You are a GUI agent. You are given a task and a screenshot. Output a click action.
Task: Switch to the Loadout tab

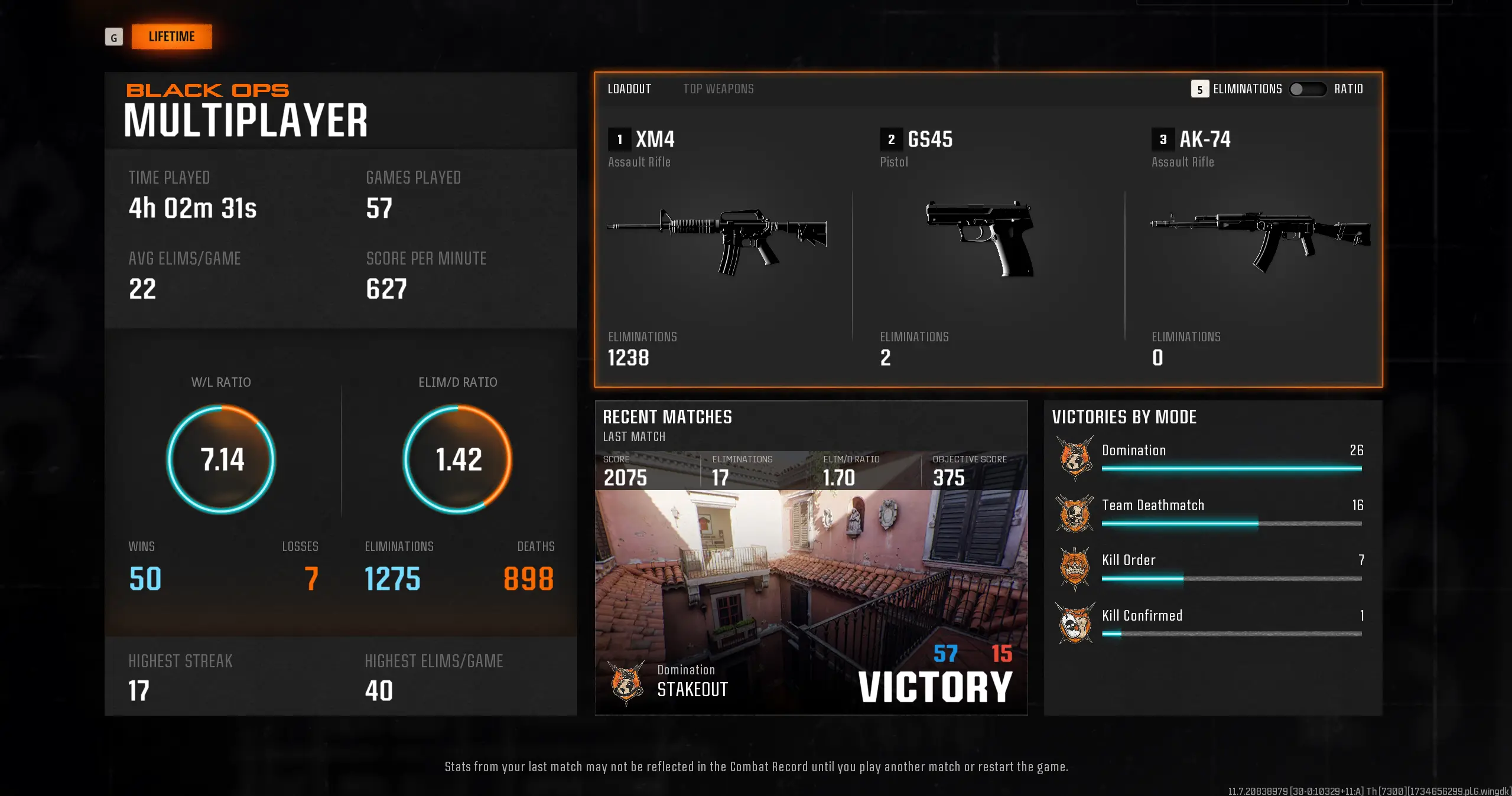[x=629, y=89]
